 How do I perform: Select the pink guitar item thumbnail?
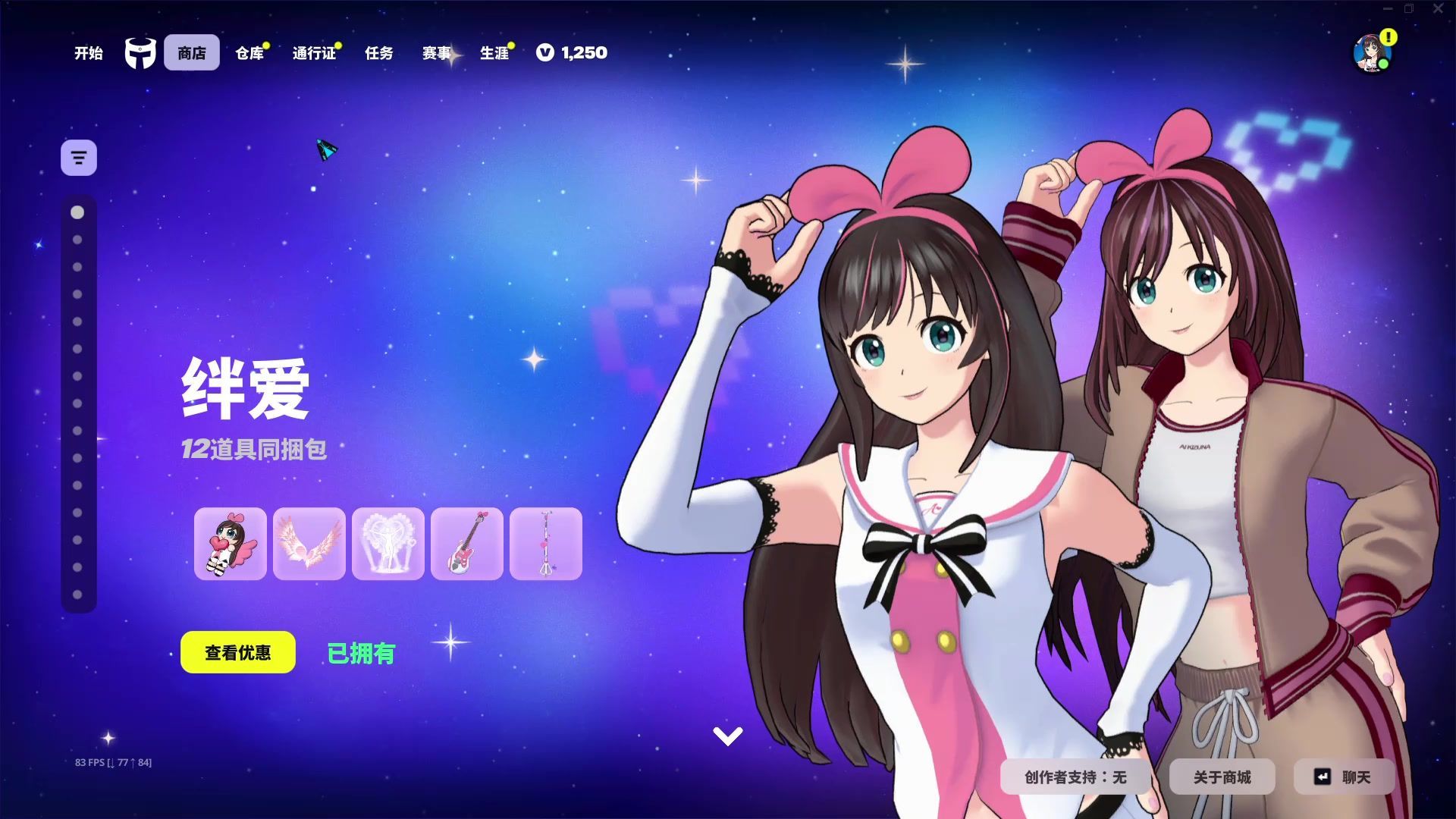[468, 544]
